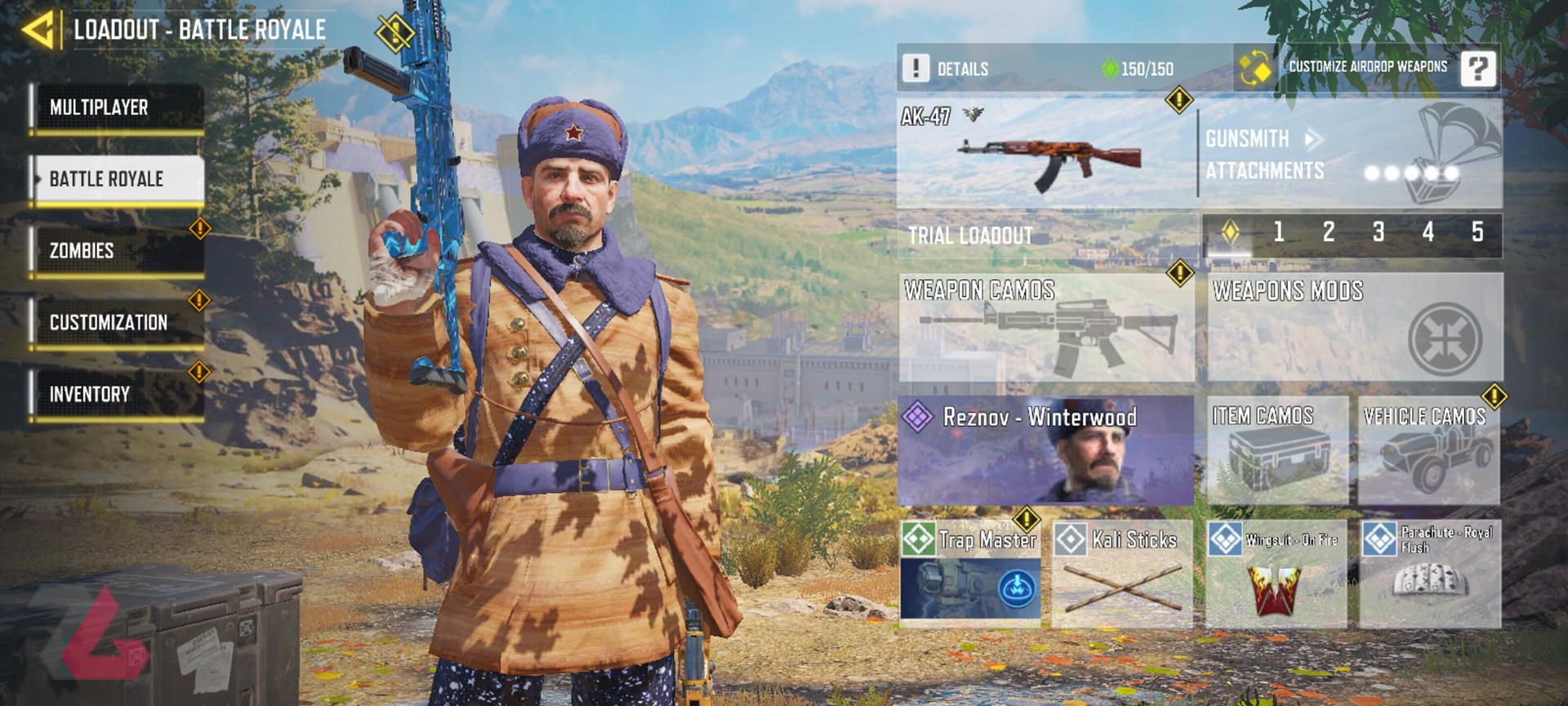Show the Inventory section
1568x706 pixels.
click(x=116, y=395)
